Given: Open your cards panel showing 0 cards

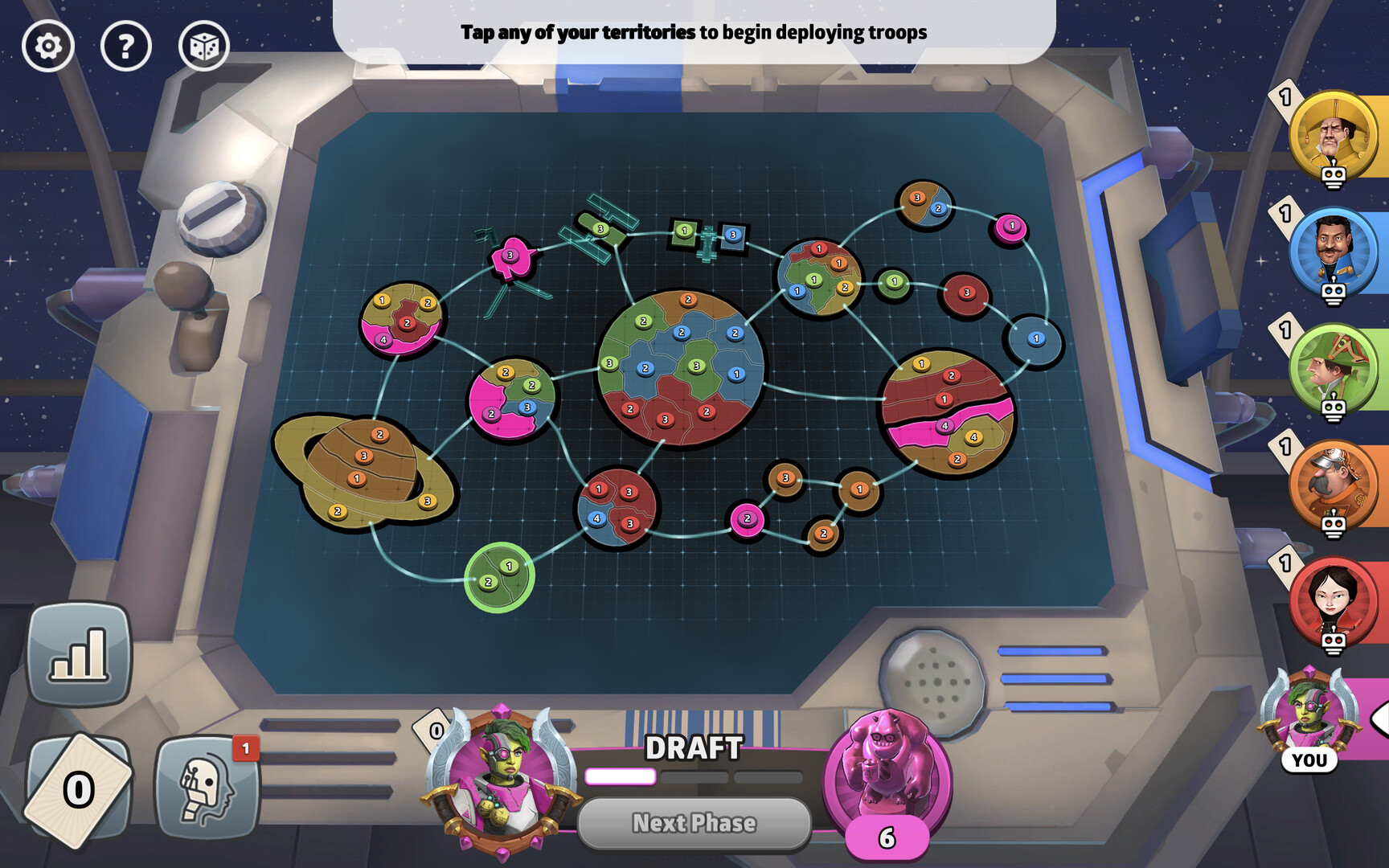Looking at the screenshot, I should [x=80, y=788].
